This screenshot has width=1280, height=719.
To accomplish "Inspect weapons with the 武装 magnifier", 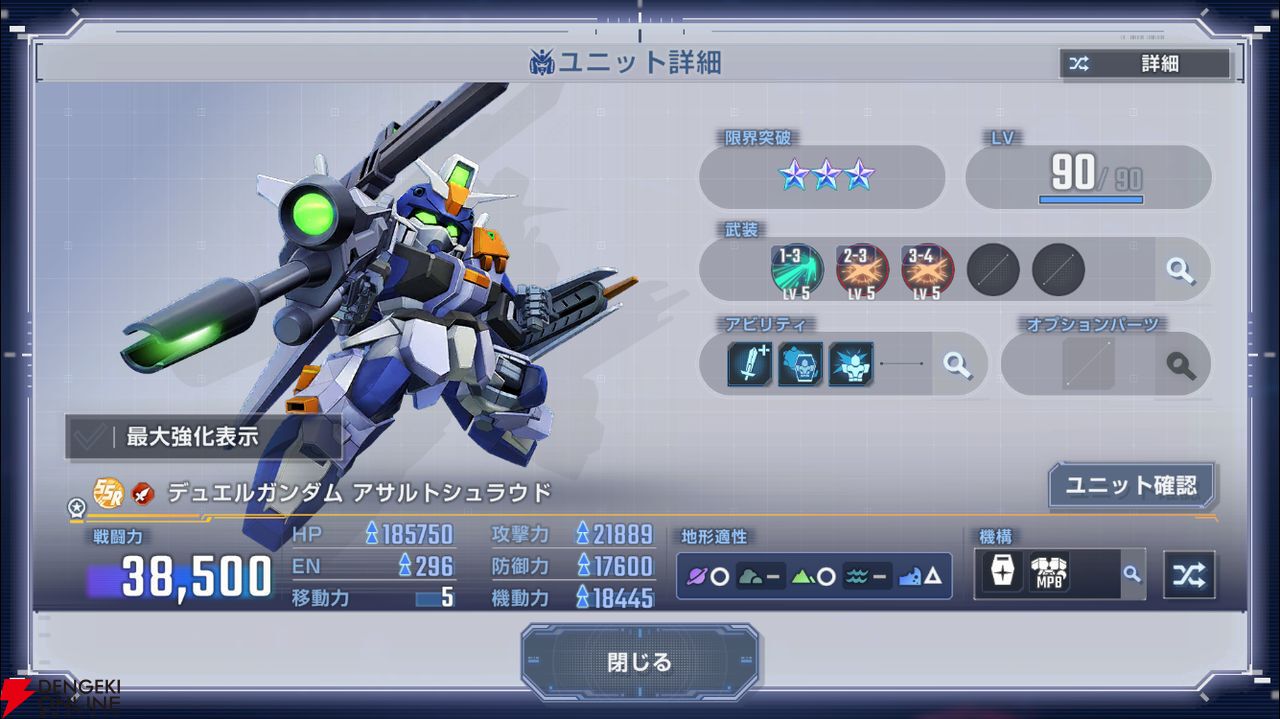I will click(1180, 270).
